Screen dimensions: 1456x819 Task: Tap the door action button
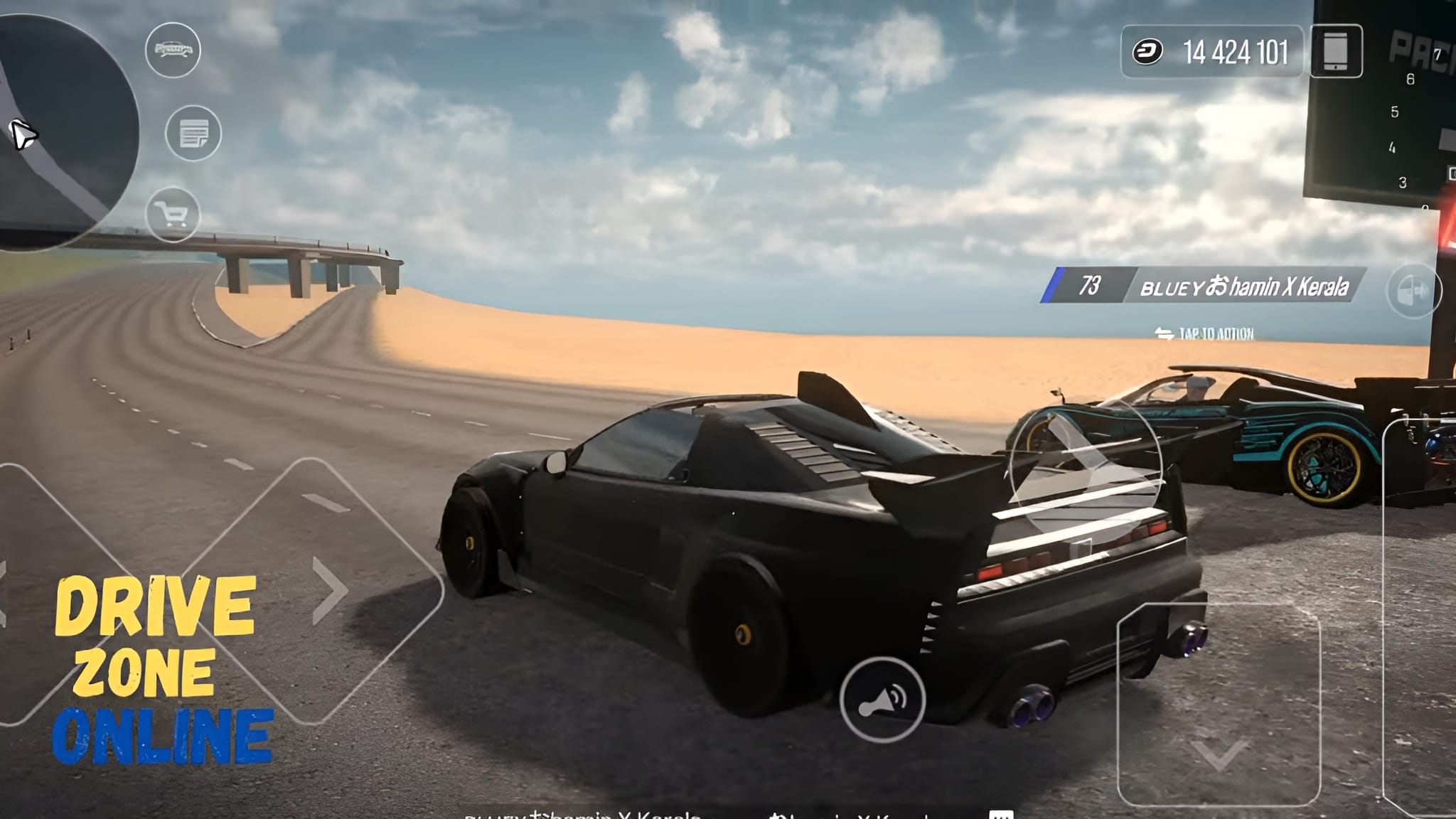tap(1413, 291)
